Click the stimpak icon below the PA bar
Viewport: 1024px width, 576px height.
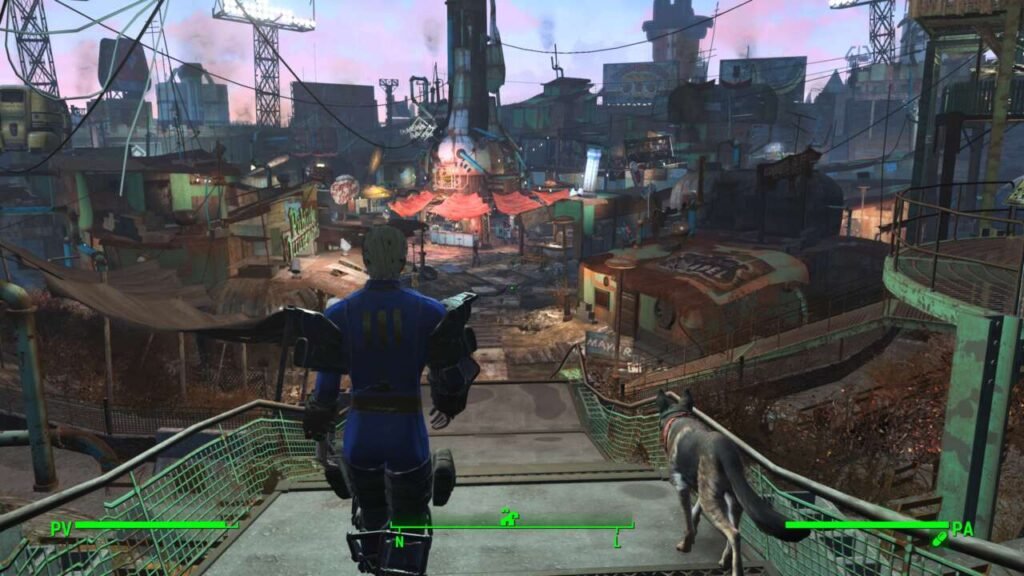[938, 540]
